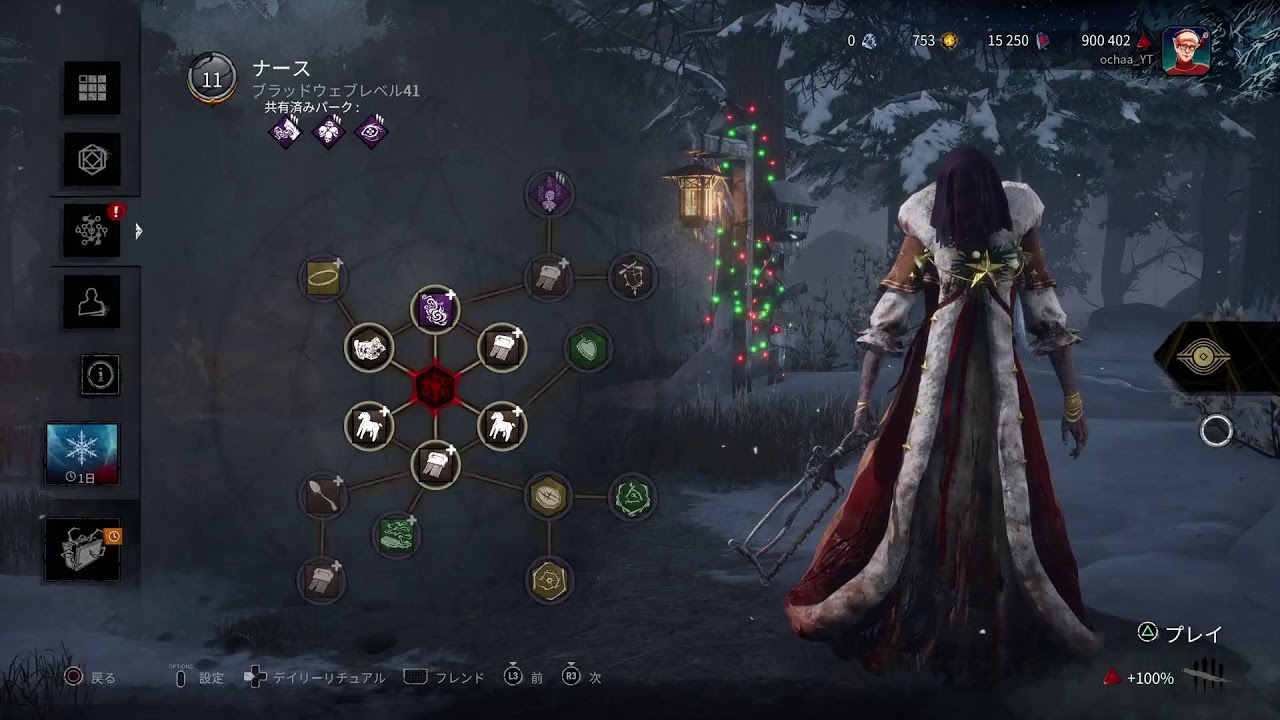Open the character info icon
The width and height of the screenshot is (1280, 720).
(x=100, y=375)
